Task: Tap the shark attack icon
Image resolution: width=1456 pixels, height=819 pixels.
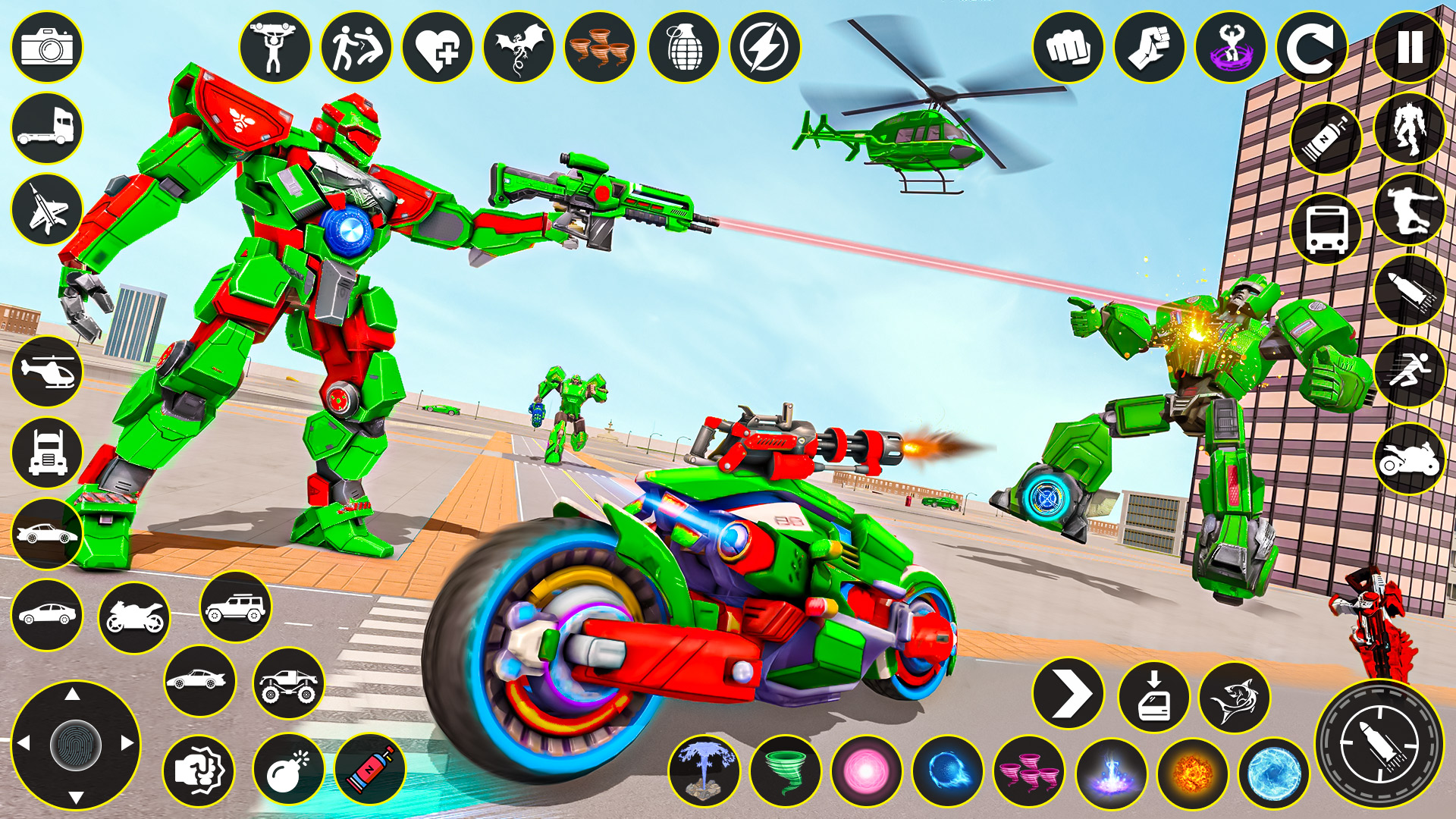Action: tap(1236, 694)
